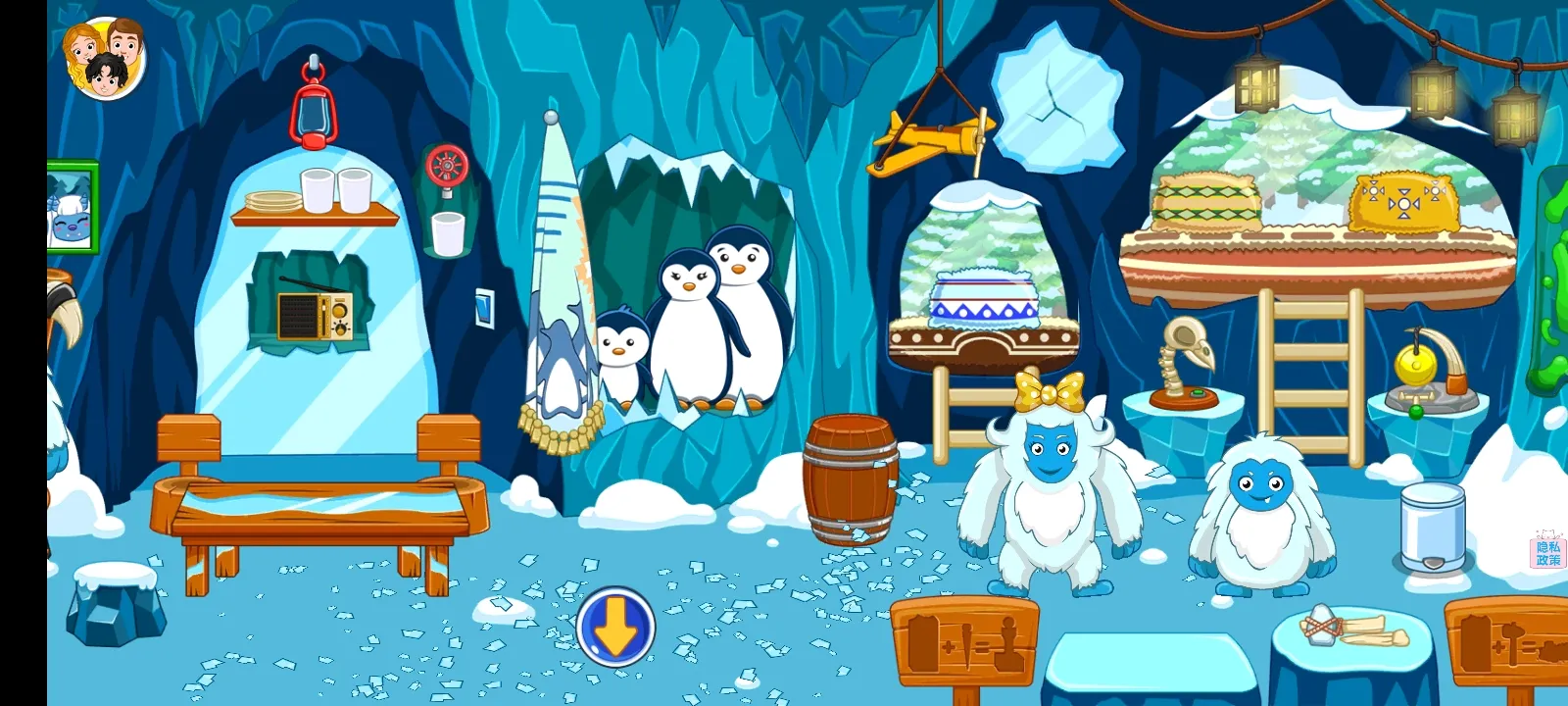Viewport: 1568px width, 706px height.
Task: Open the pink privacy policy link
Action: tap(1547, 552)
